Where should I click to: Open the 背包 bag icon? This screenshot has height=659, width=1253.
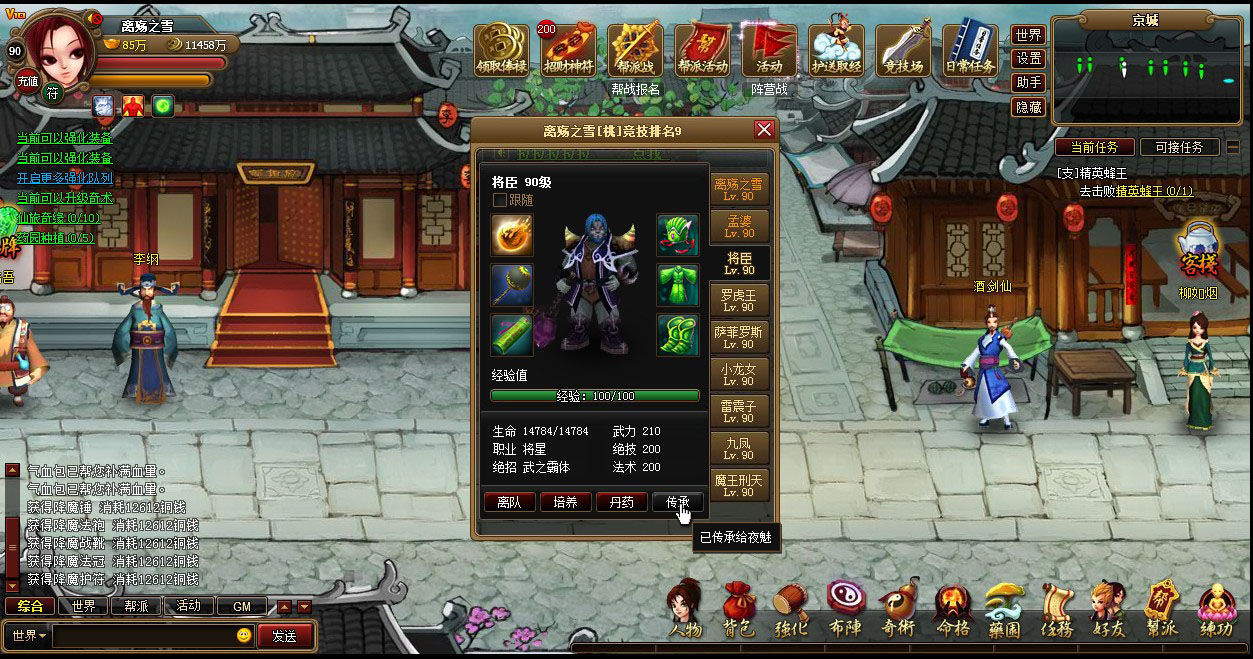tap(739, 609)
